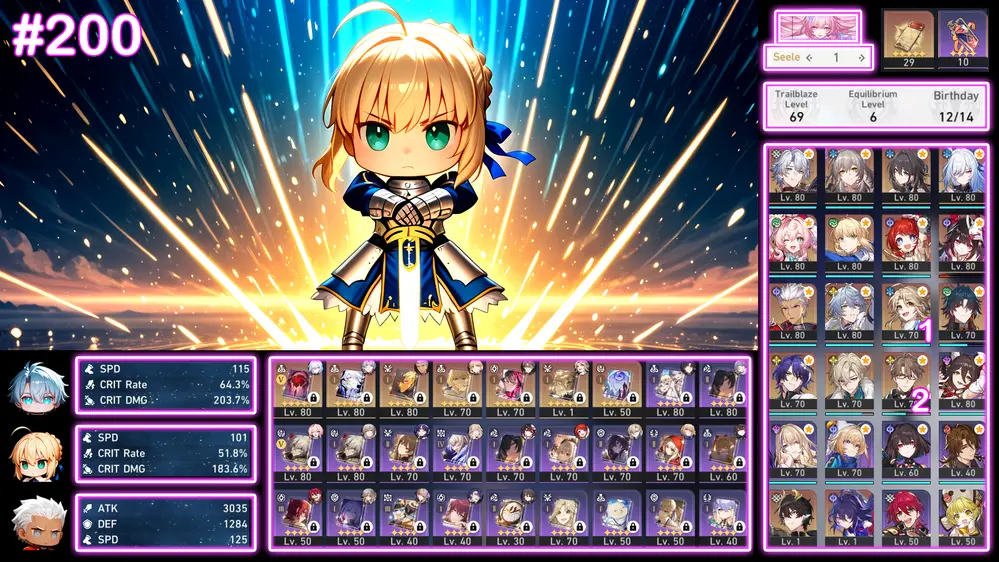
Task: Open the pink-haired banner thumbnail above Seele
Action: tap(818, 26)
